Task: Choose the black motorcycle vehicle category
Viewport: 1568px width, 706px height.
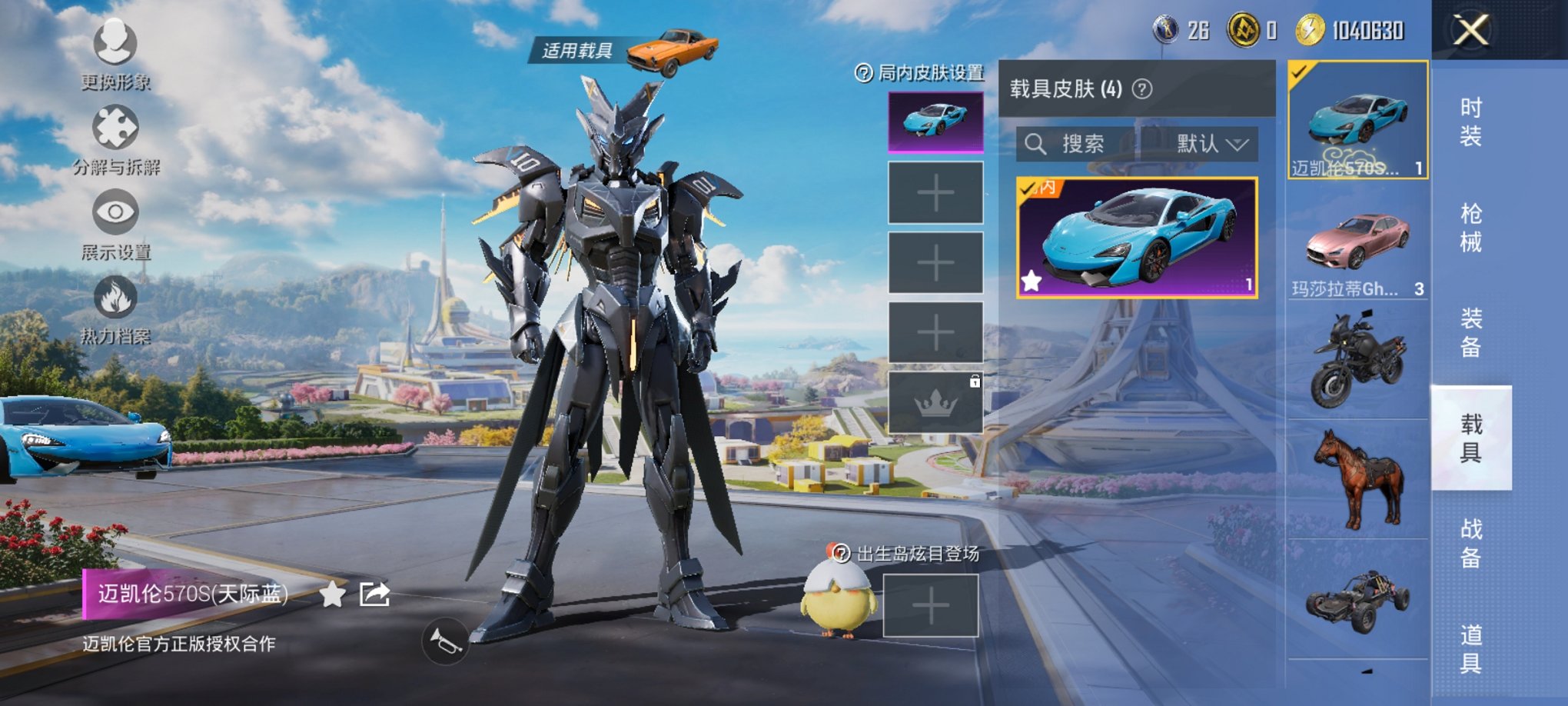Action: 1357,360
